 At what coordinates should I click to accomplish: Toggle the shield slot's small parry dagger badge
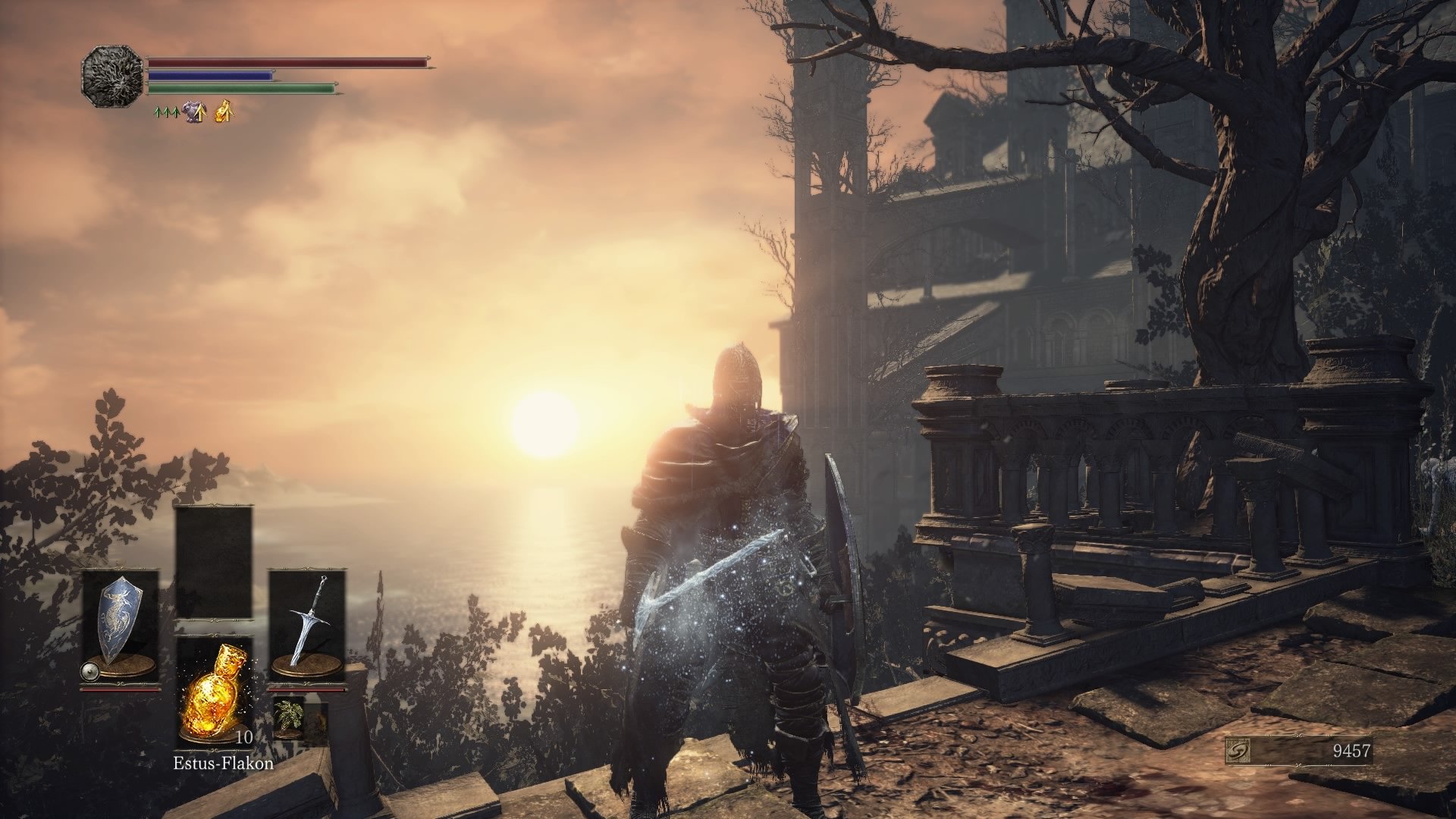tap(90, 671)
